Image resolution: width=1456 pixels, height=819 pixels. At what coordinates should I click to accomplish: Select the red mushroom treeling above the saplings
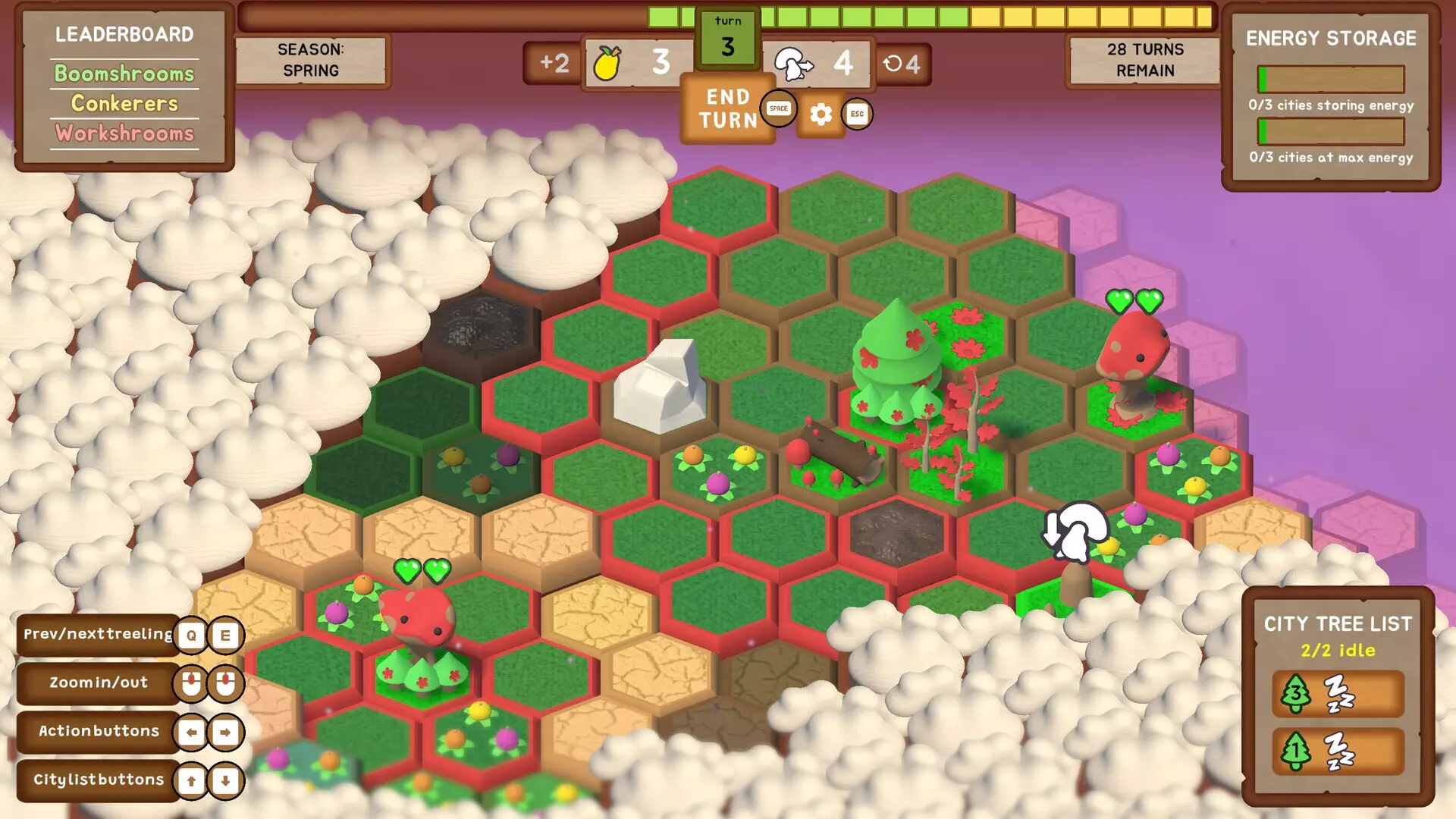pyautogui.click(x=416, y=618)
